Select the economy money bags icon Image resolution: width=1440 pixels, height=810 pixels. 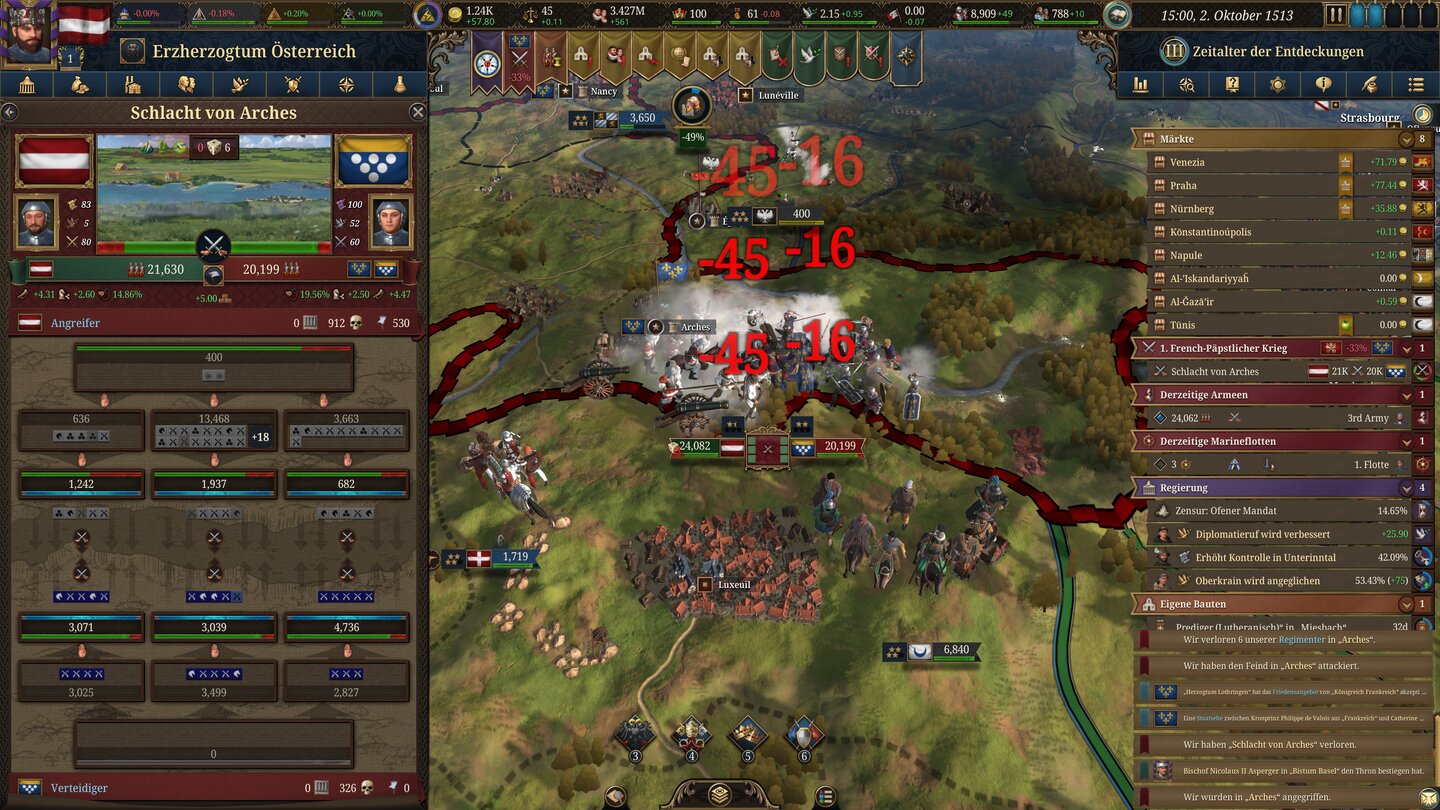pos(80,84)
